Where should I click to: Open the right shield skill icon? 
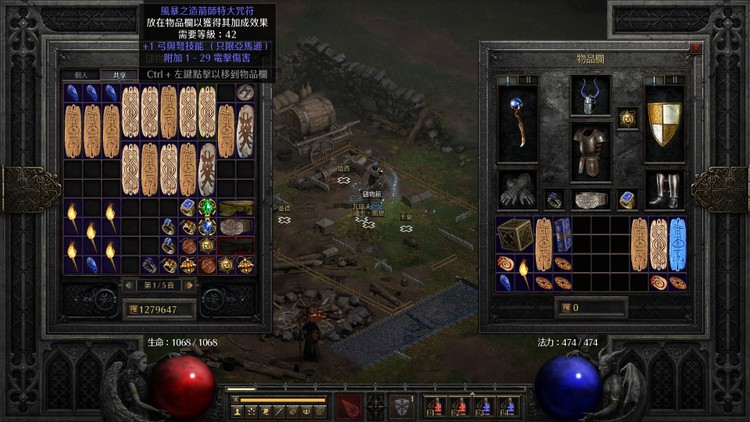403,405
